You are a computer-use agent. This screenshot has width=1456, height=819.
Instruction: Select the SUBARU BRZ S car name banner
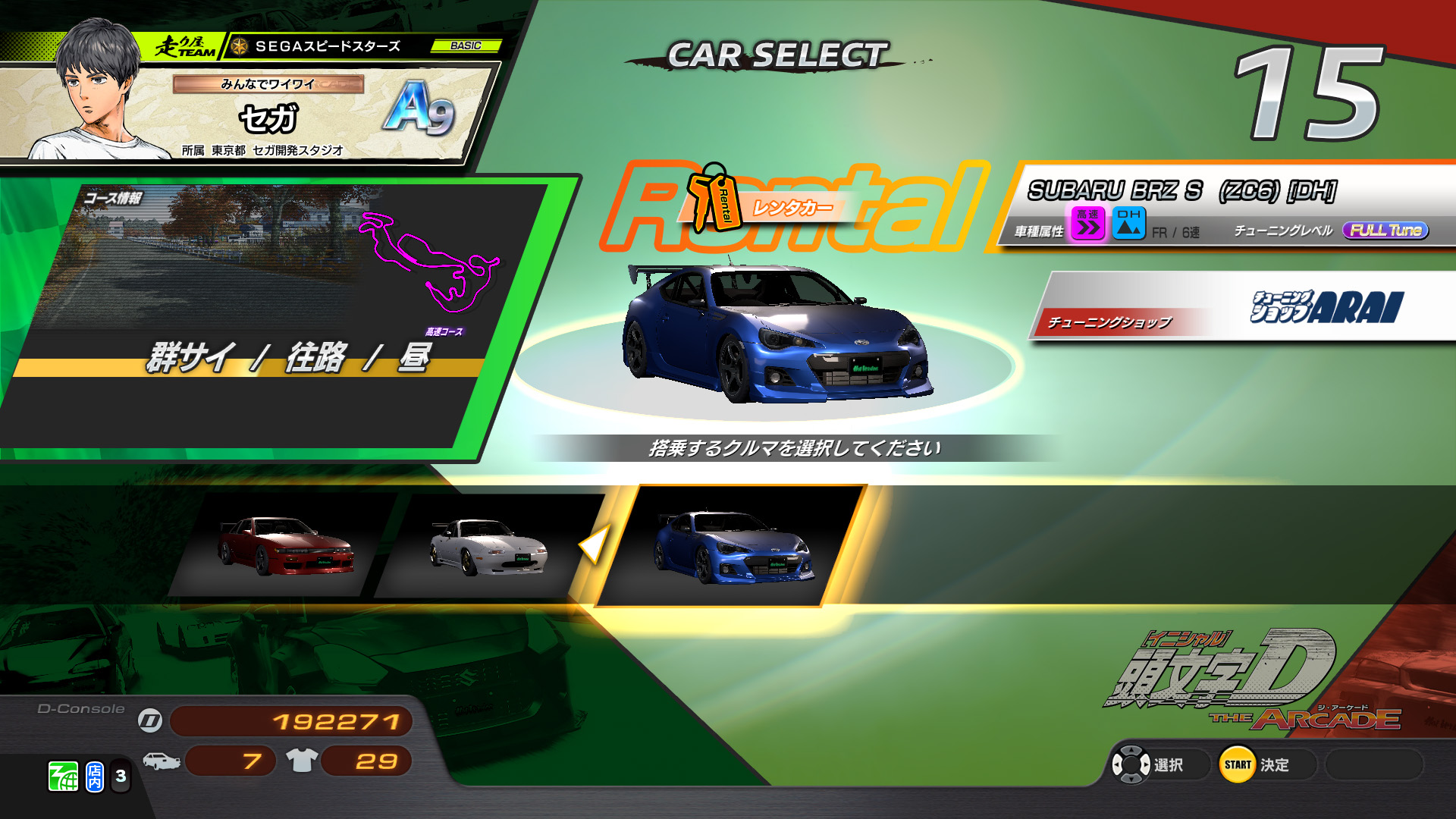(x=1181, y=190)
